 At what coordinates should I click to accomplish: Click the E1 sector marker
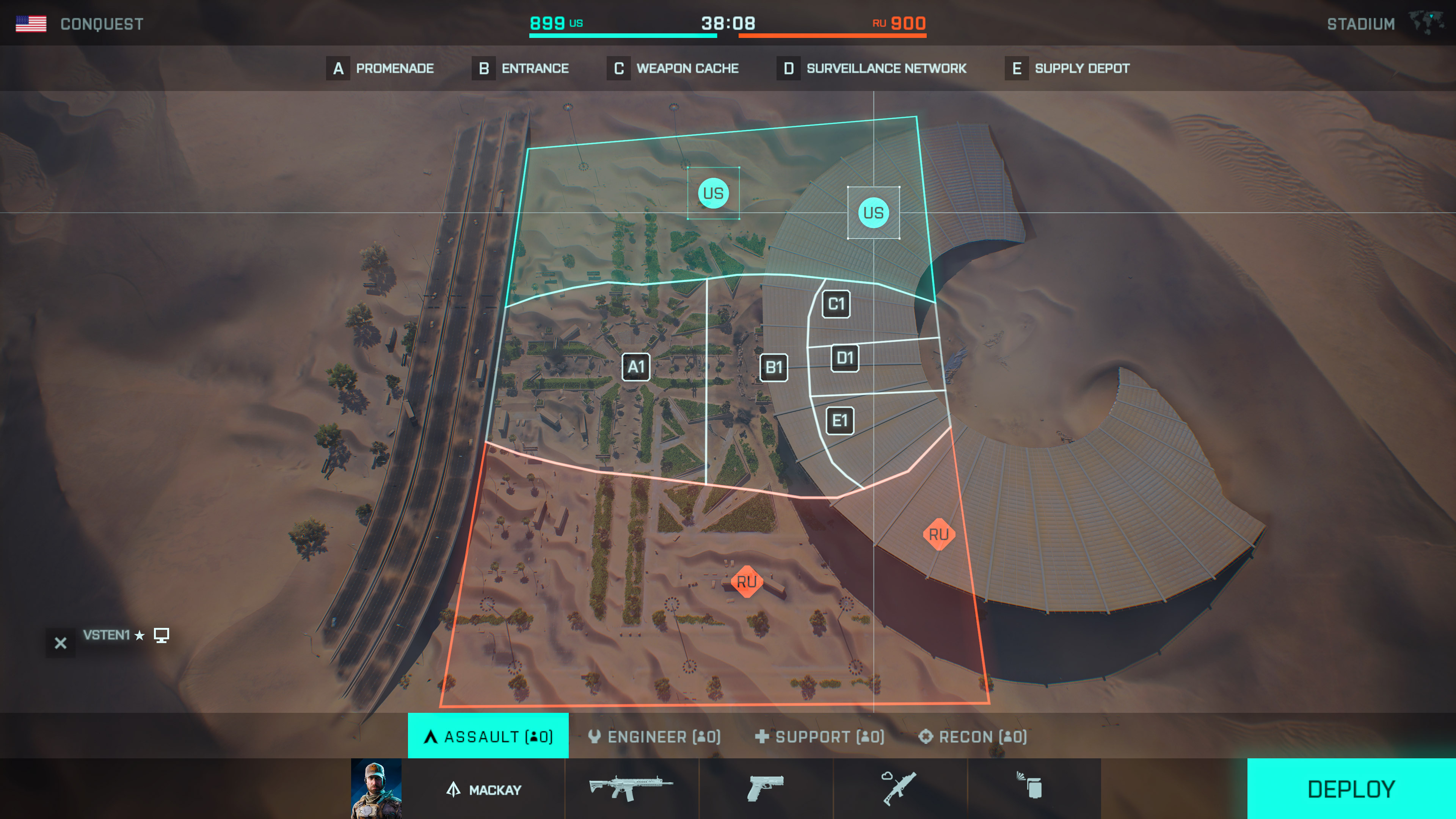840,420
